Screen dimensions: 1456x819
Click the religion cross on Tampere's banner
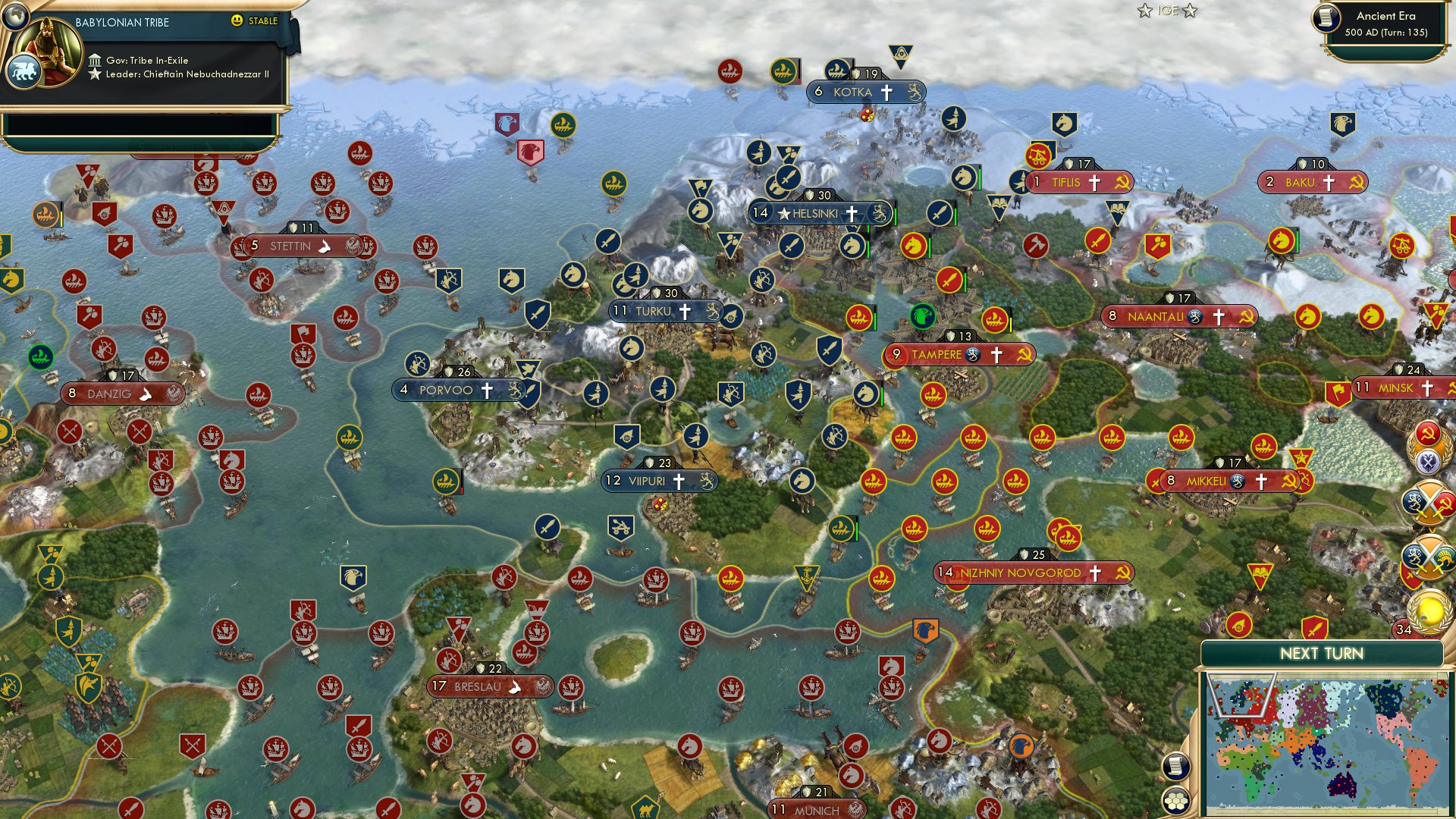997,353
